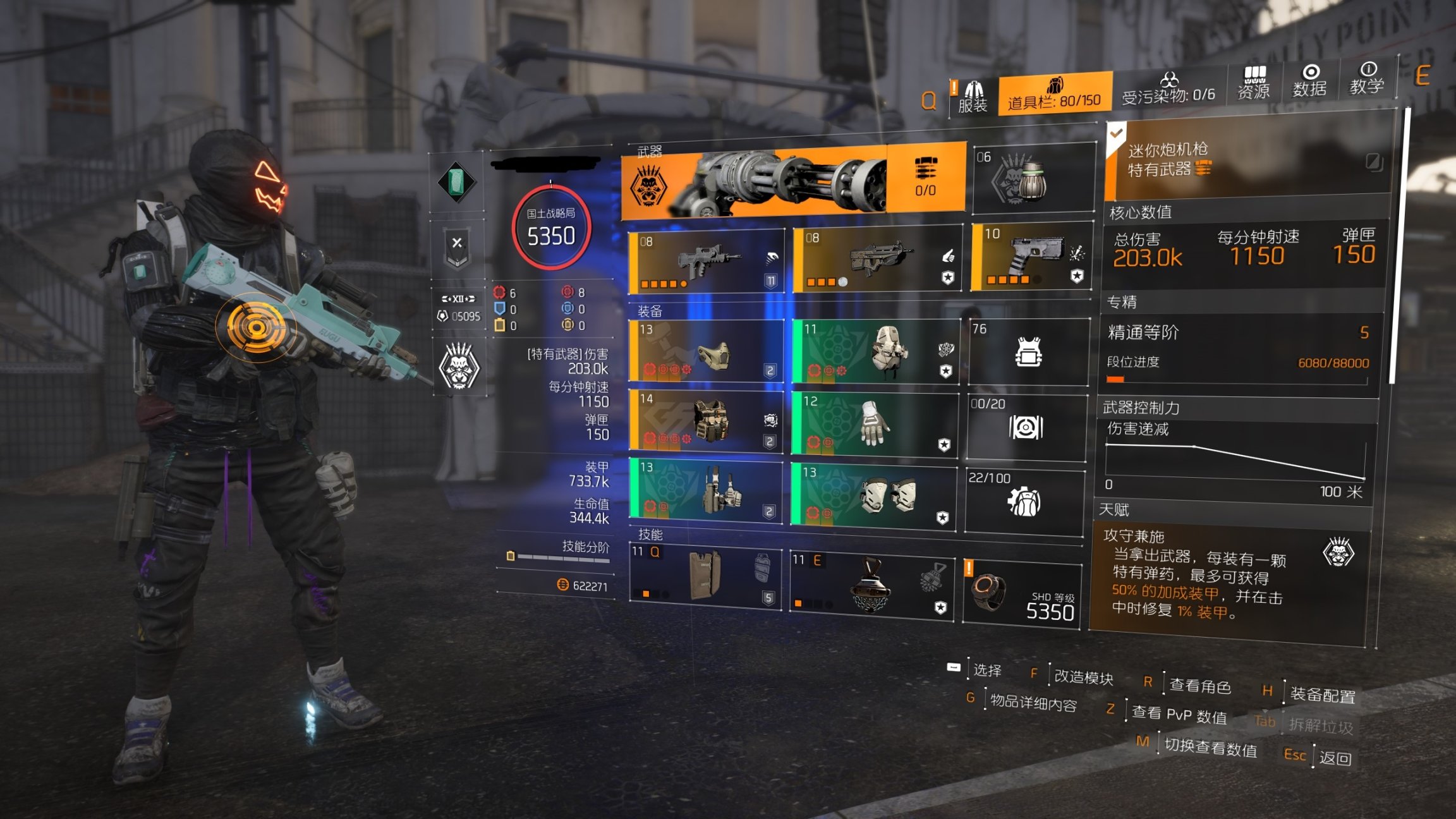Image resolution: width=1456 pixels, height=819 pixels.
Task: Choose the pistol sidearm slot
Action: point(1031,257)
